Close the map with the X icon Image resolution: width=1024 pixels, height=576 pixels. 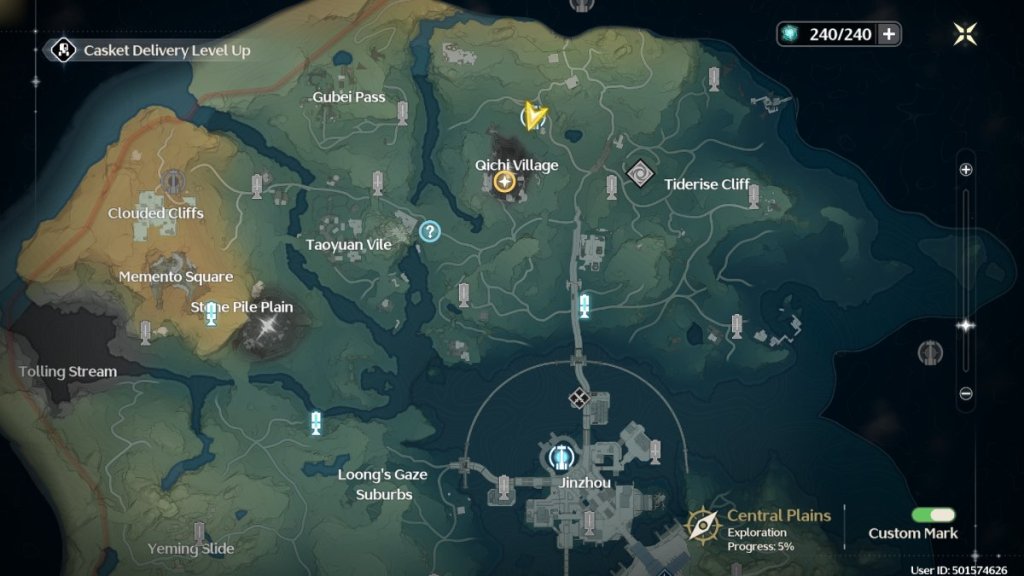tap(965, 34)
